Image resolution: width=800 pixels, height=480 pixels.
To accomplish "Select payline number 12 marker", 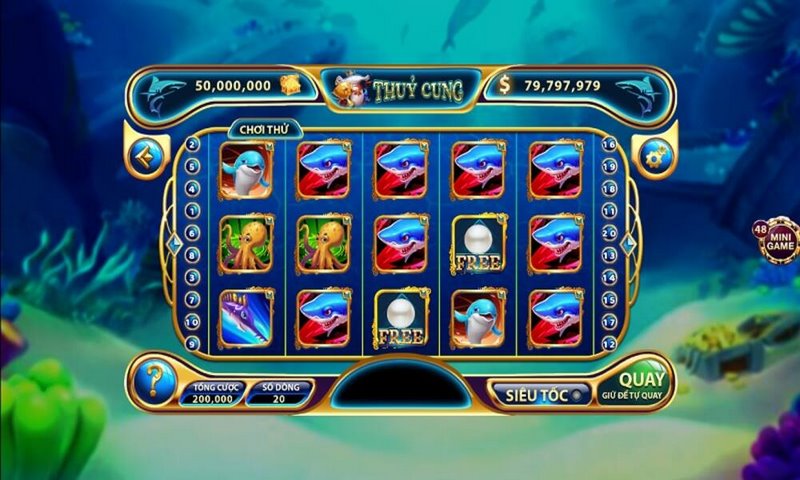I will (x=609, y=343).
